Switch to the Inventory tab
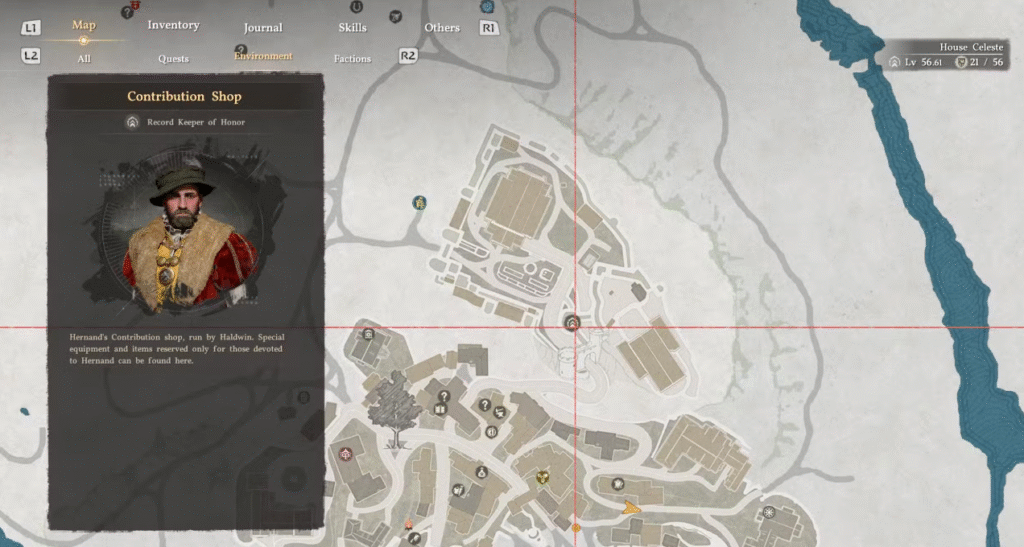 point(173,25)
